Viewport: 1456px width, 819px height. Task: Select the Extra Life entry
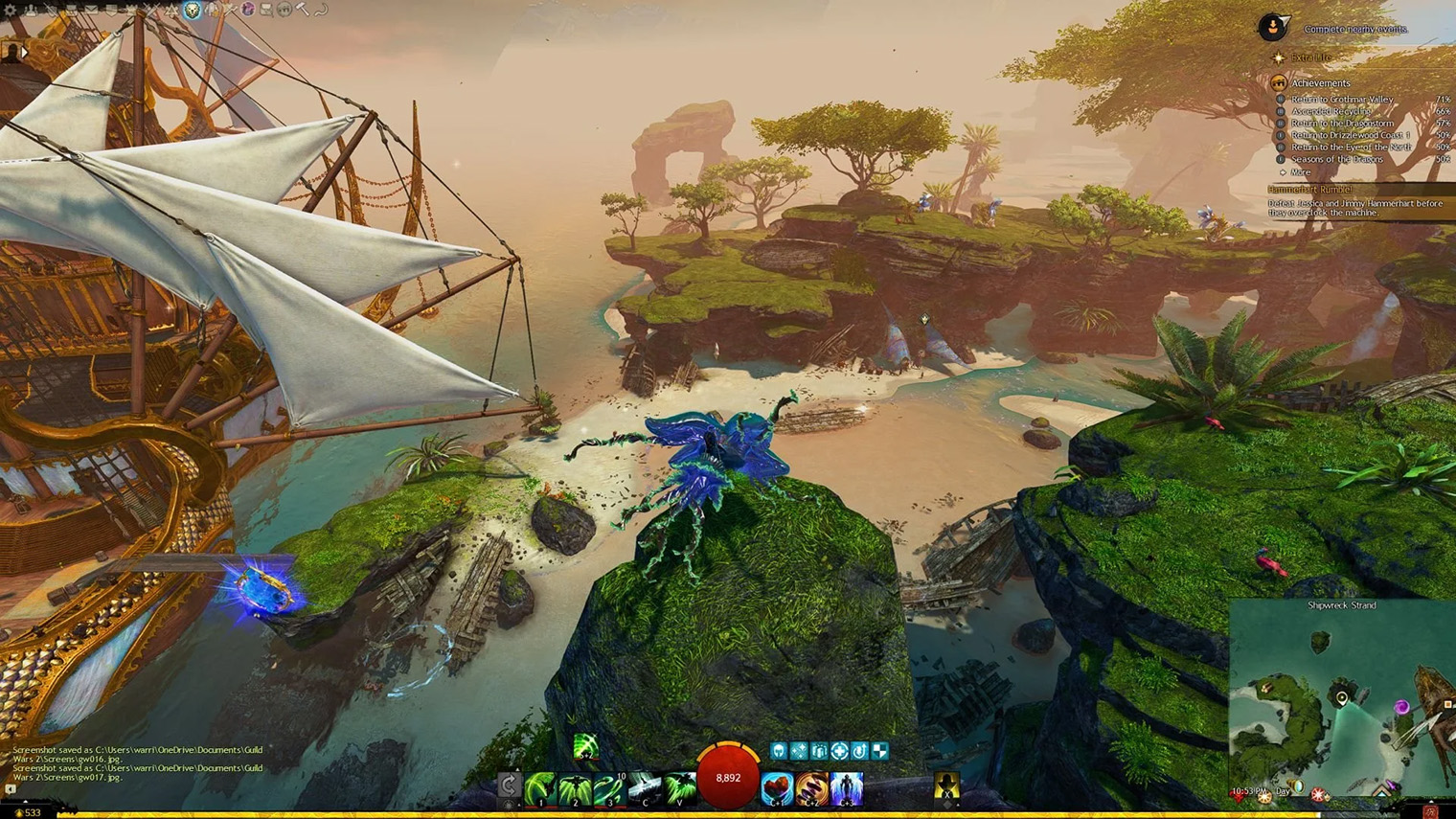pos(1310,57)
